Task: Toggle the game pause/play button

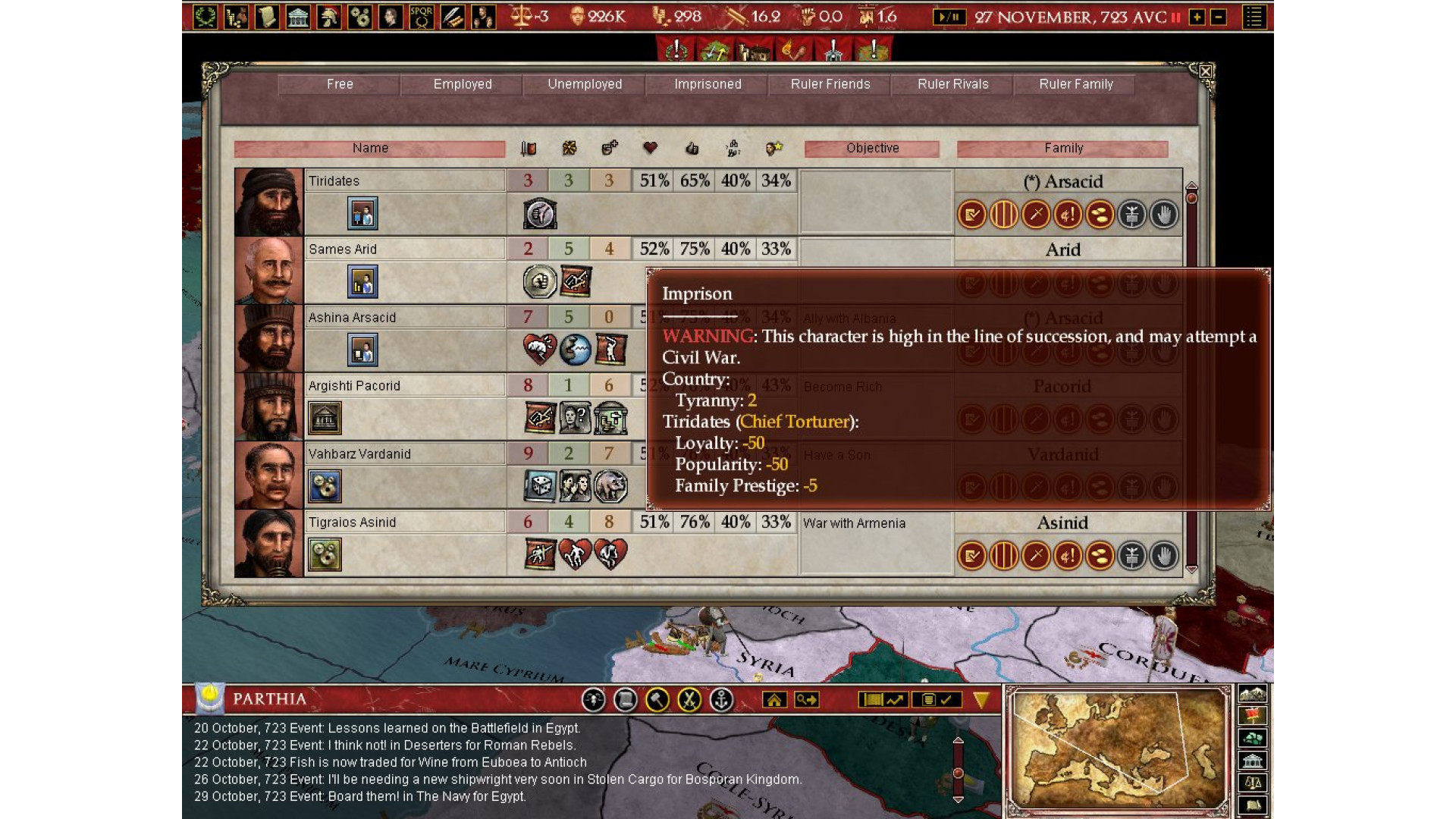Action: (949, 17)
